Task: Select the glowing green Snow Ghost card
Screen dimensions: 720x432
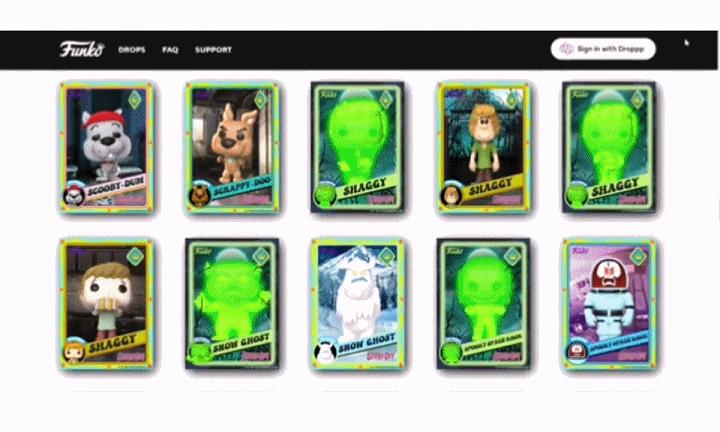Action: coord(230,305)
